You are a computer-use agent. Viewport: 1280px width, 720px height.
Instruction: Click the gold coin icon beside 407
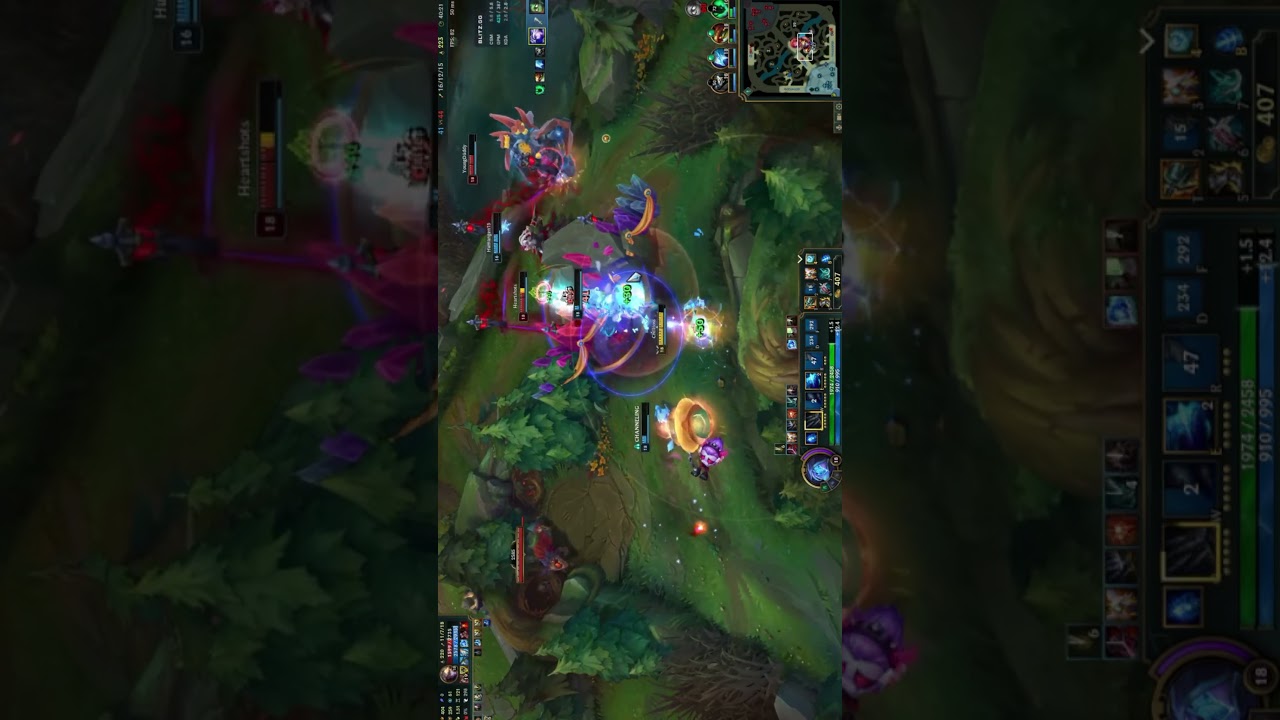pos(837,294)
